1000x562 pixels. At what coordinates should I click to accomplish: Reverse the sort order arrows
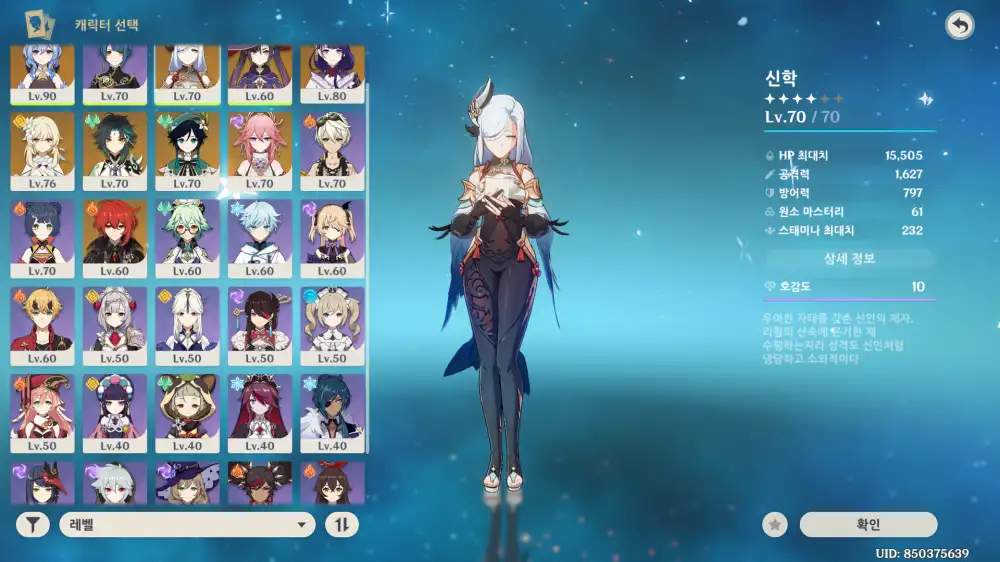point(342,524)
